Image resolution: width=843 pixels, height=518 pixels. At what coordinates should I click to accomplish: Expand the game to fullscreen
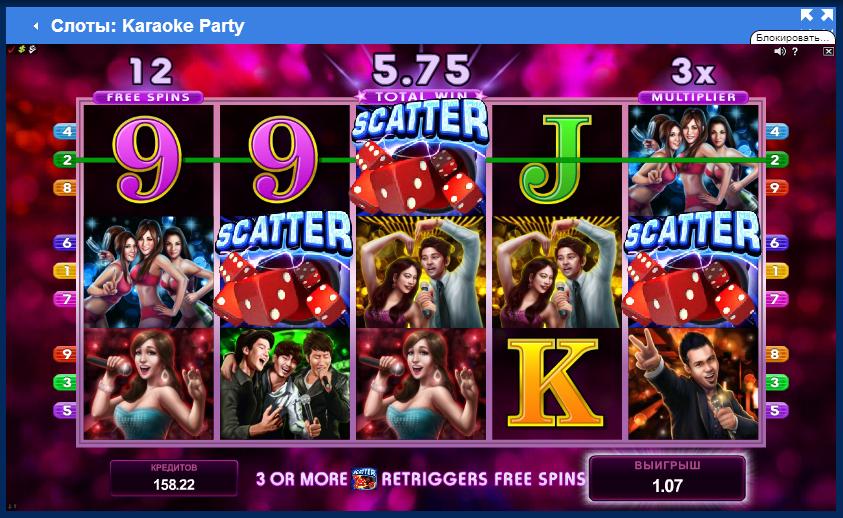pyautogui.click(x=816, y=15)
